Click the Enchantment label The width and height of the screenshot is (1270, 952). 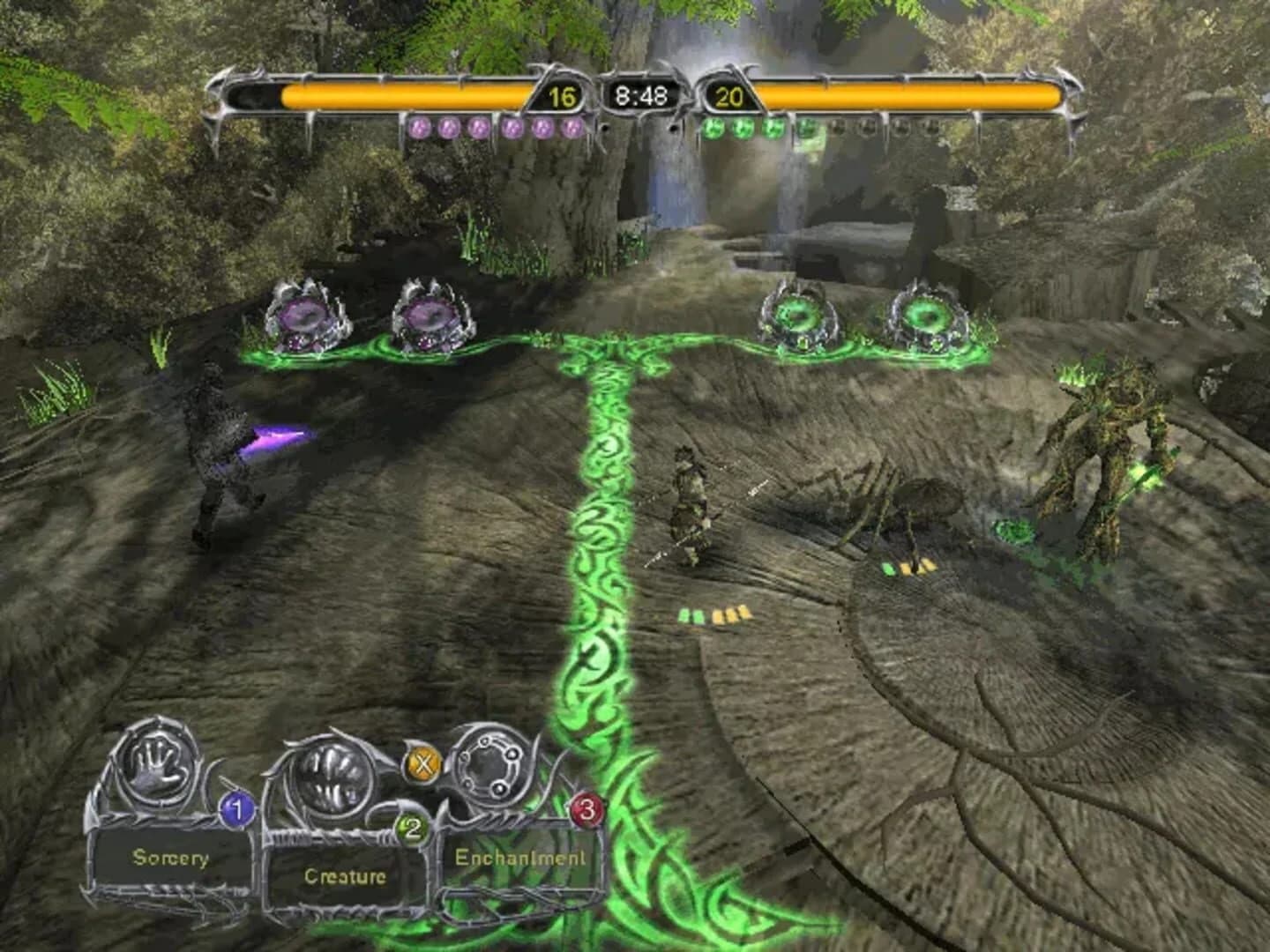click(520, 856)
